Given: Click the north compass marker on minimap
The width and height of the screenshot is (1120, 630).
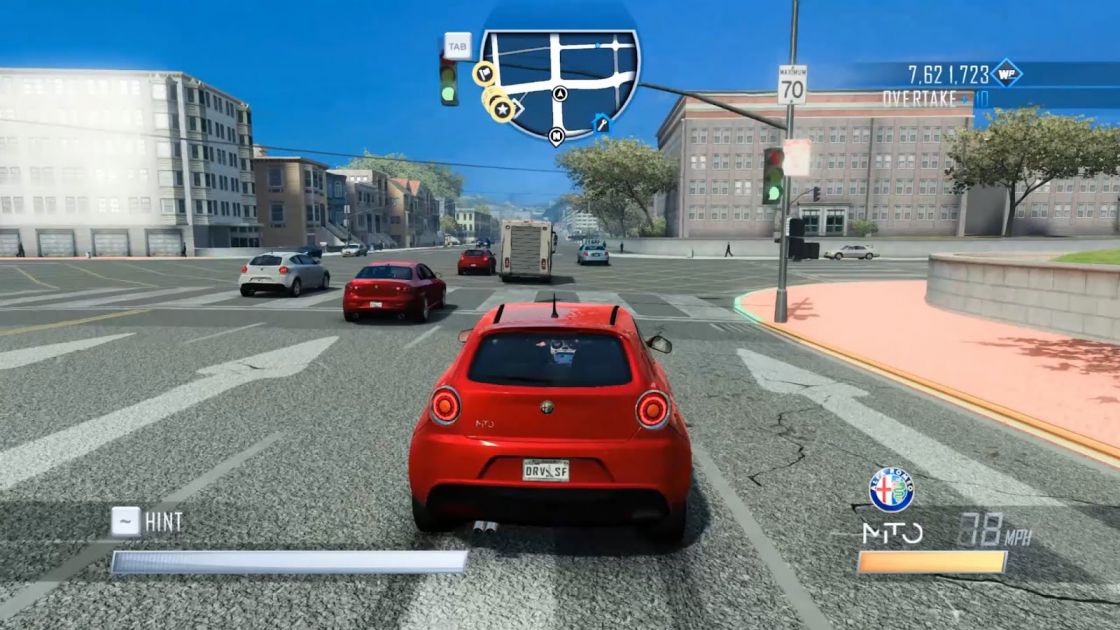Looking at the screenshot, I should tap(556, 136).
